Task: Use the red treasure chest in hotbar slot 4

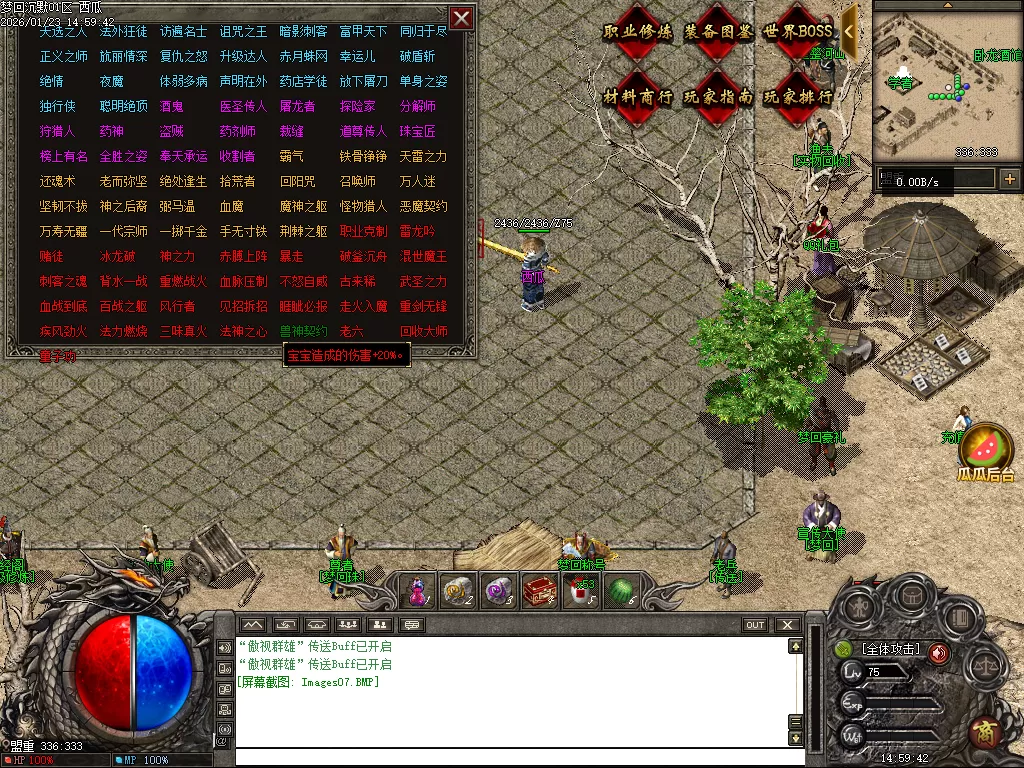Action: pyautogui.click(x=539, y=591)
